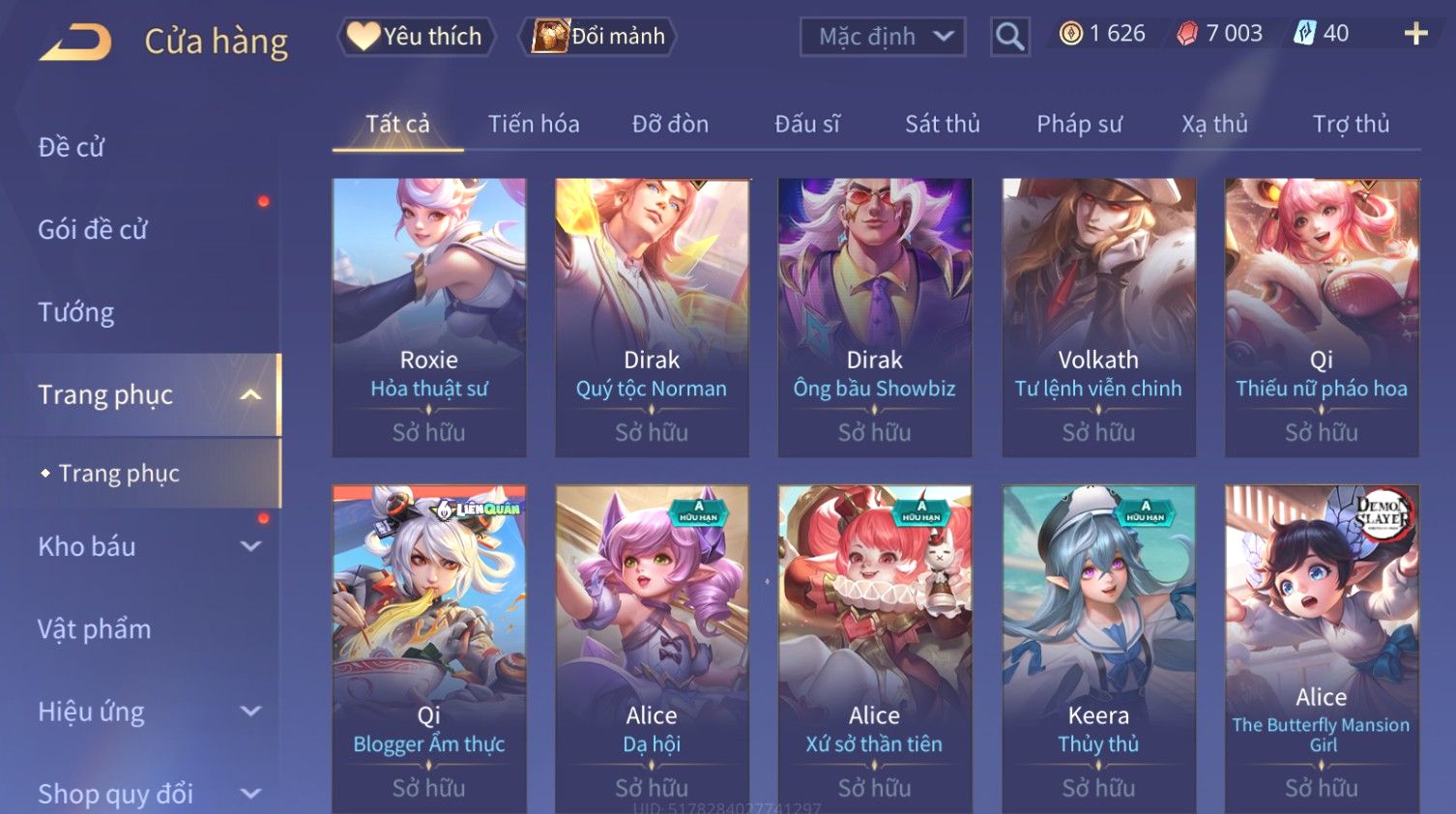The width and height of the screenshot is (1456, 814).
Task: Expand the Kho báu menu
Action: tap(145, 546)
